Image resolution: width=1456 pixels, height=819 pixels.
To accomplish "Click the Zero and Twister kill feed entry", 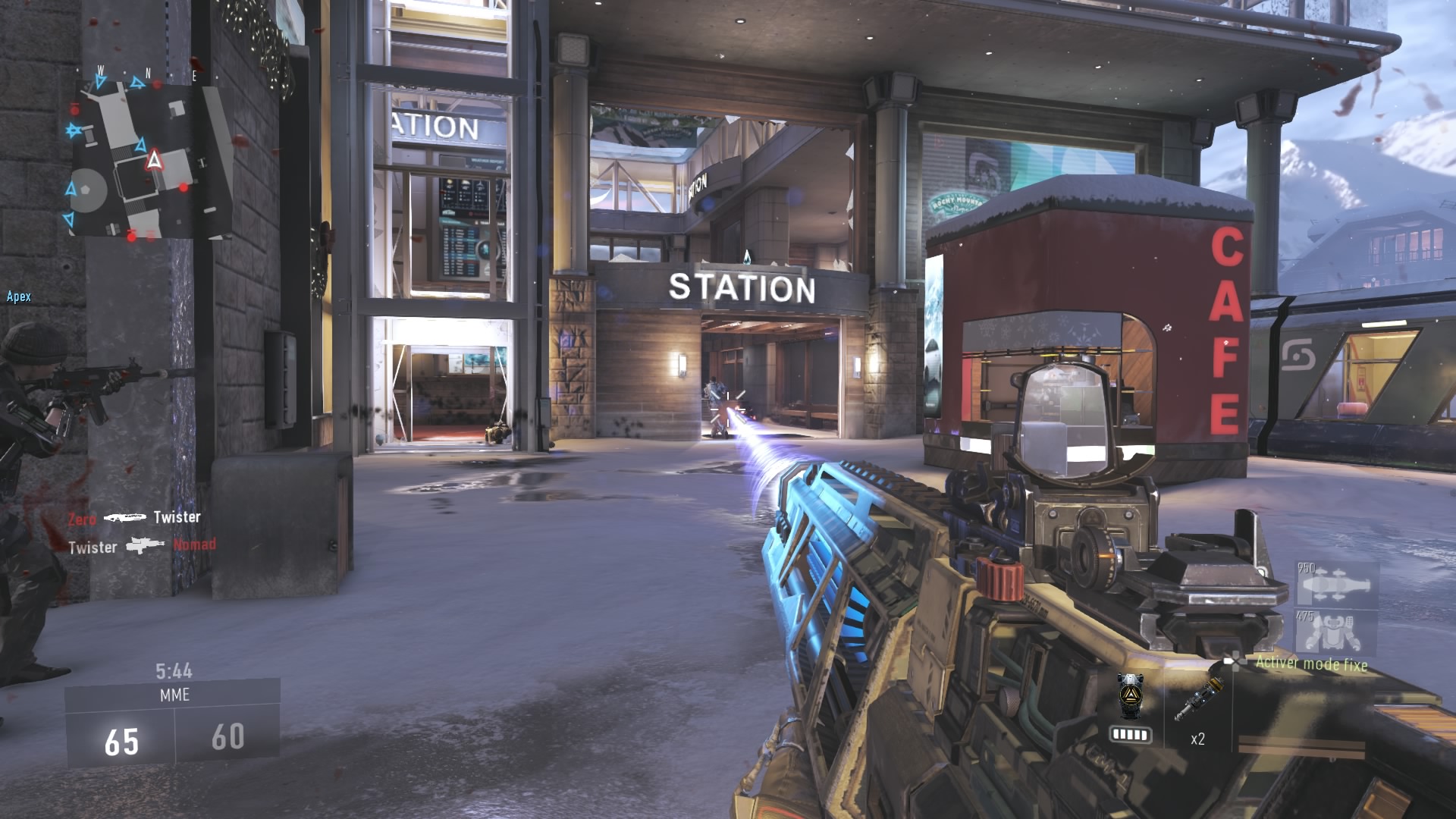I will [x=134, y=517].
